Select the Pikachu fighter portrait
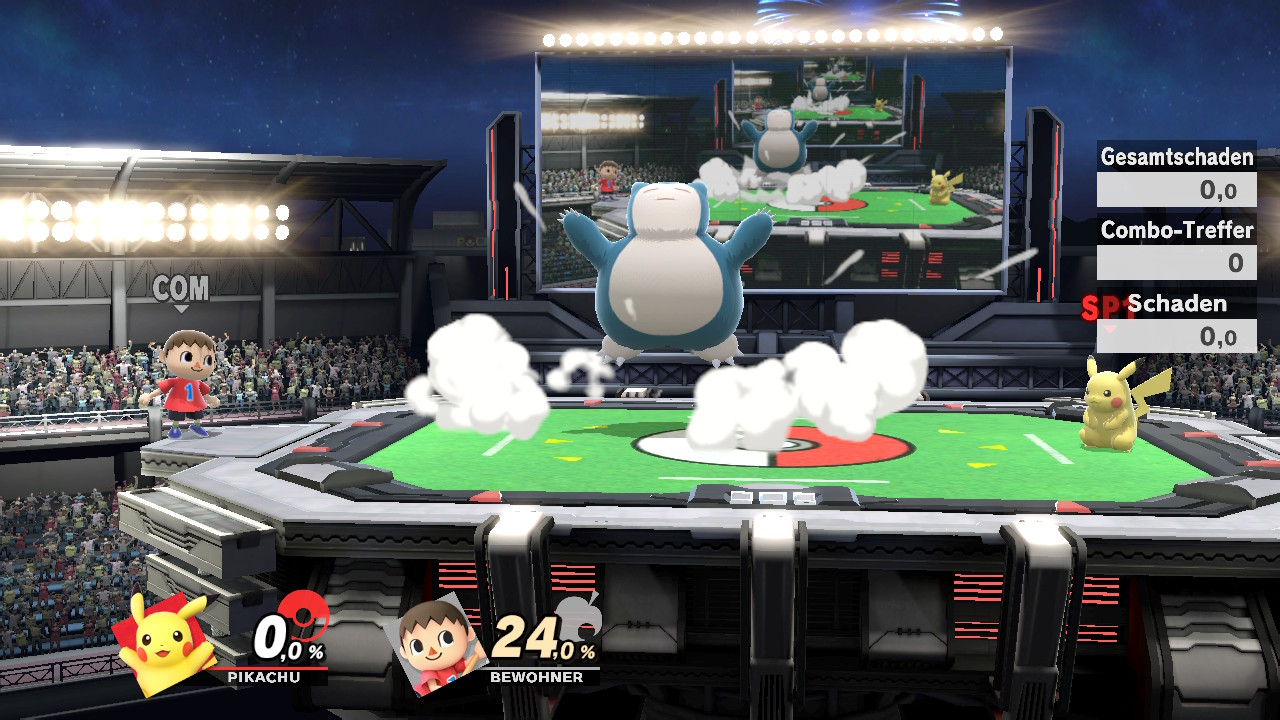The height and width of the screenshot is (720, 1280). point(167,642)
